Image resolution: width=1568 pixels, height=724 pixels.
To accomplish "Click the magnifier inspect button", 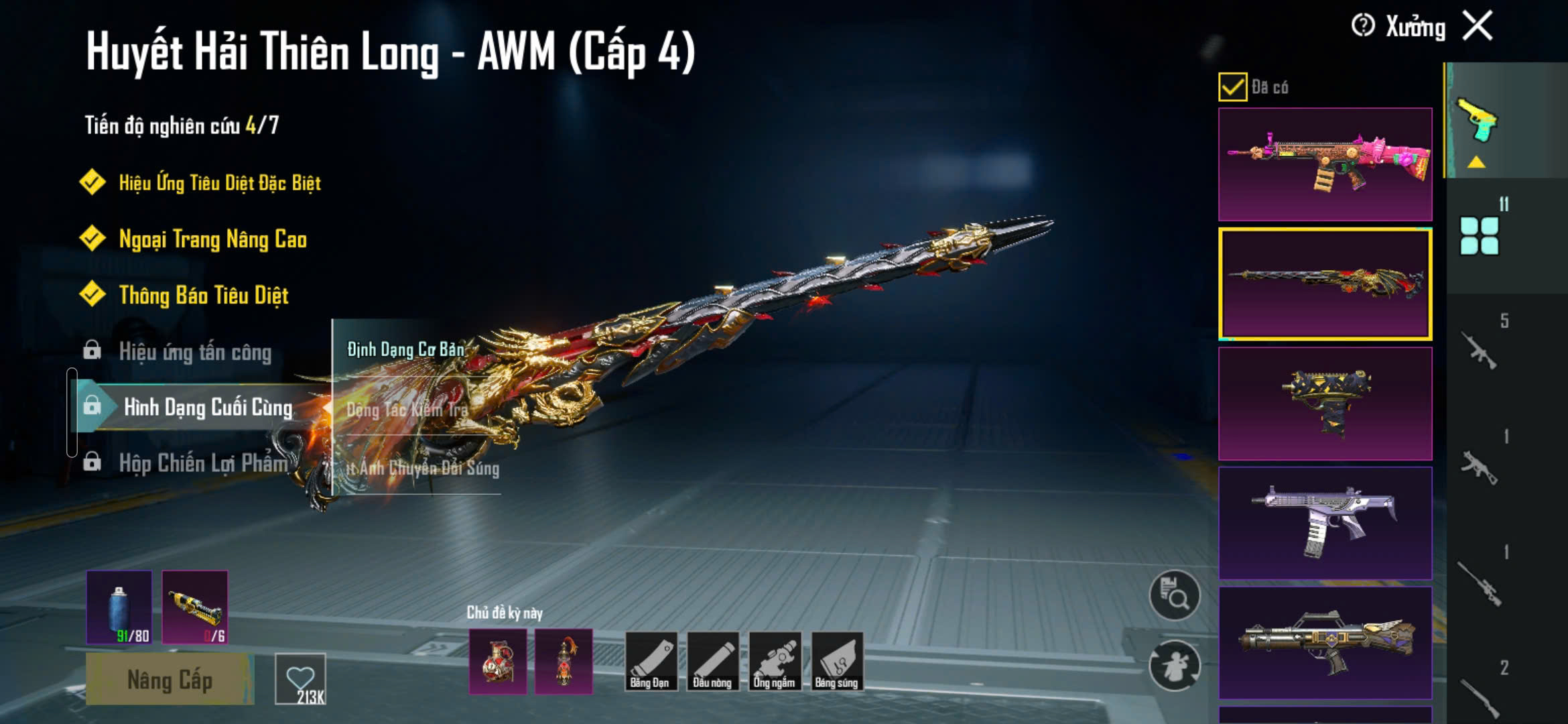I will coord(1174,595).
